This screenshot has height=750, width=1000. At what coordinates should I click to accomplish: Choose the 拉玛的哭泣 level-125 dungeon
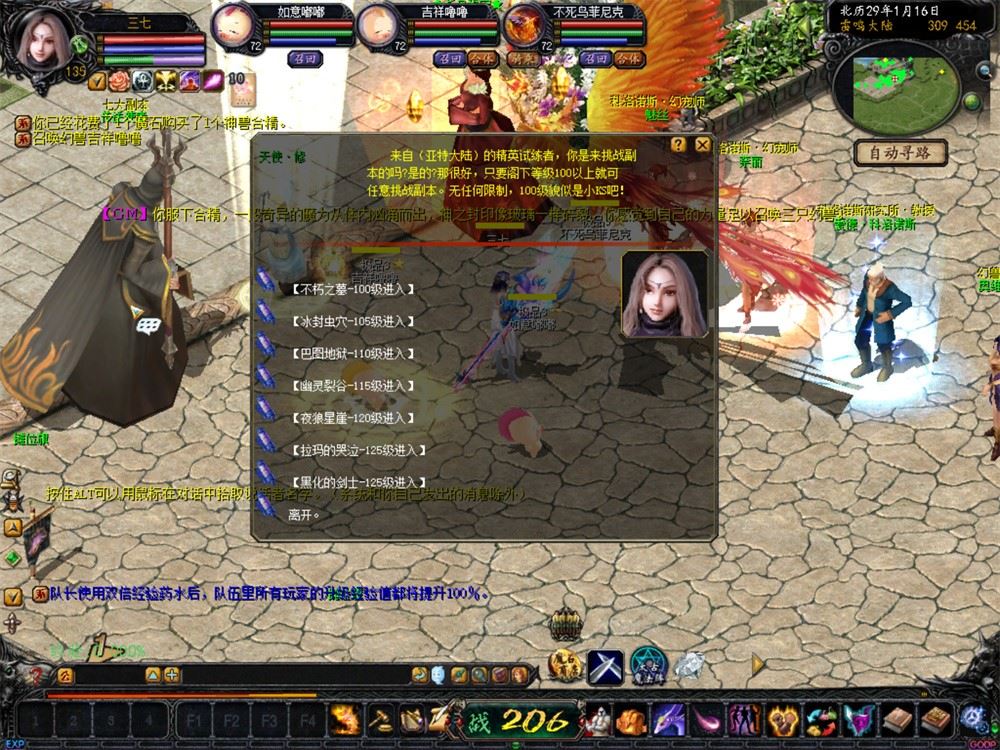pyautogui.click(x=349, y=450)
